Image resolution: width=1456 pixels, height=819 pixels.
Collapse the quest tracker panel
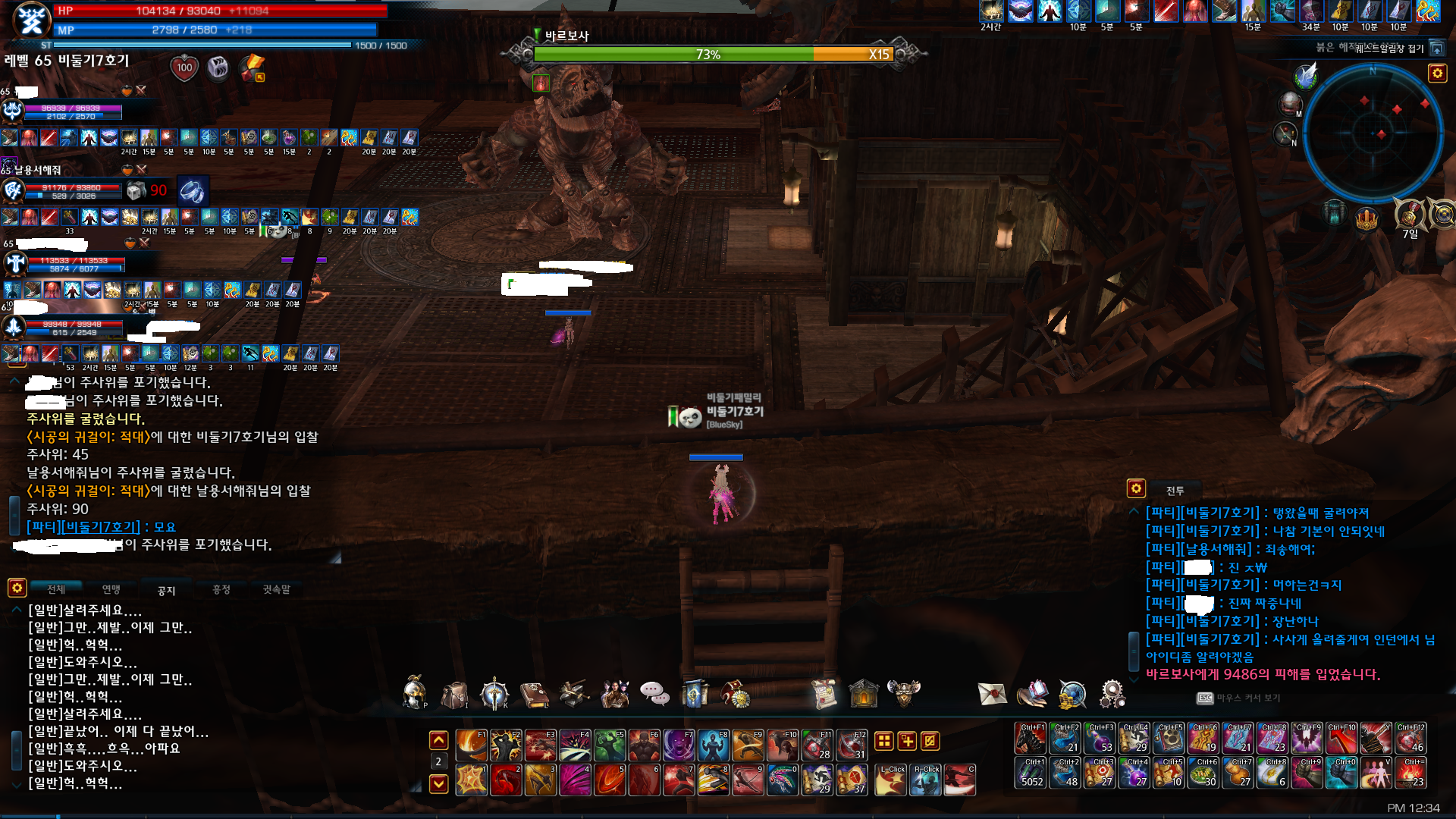pos(1436,49)
